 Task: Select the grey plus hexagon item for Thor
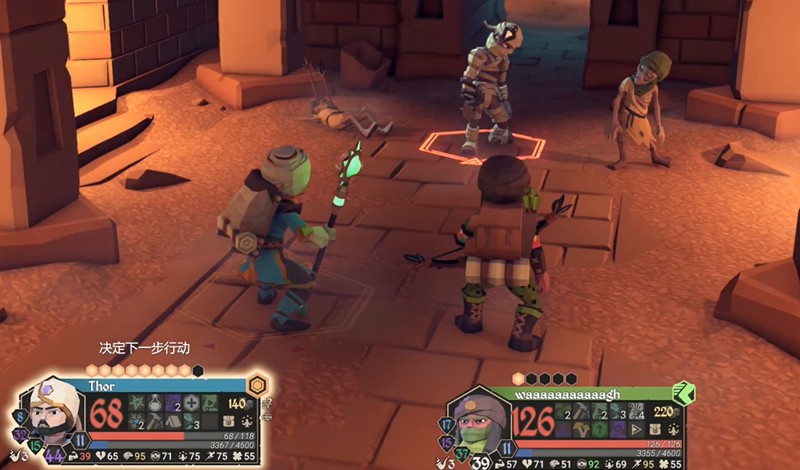[192, 403]
